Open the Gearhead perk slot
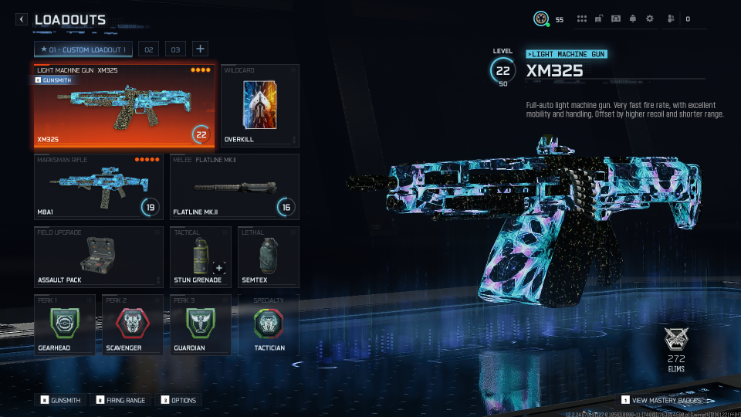This screenshot has height=417, width=741. pos(63,325)
